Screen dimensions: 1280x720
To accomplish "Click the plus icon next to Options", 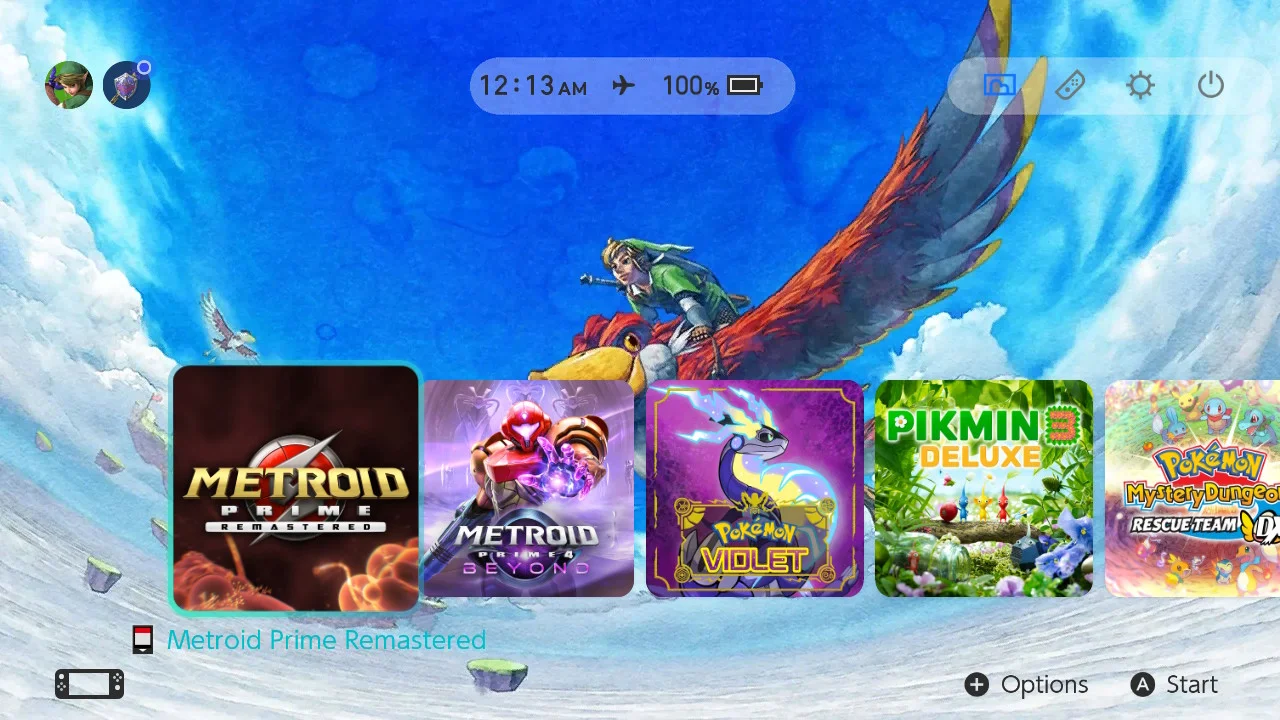I will pos(976,685).
